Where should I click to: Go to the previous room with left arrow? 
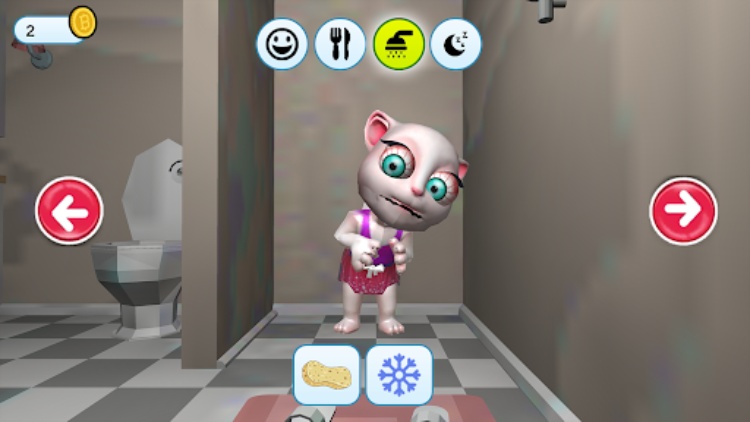coord(69,210)
